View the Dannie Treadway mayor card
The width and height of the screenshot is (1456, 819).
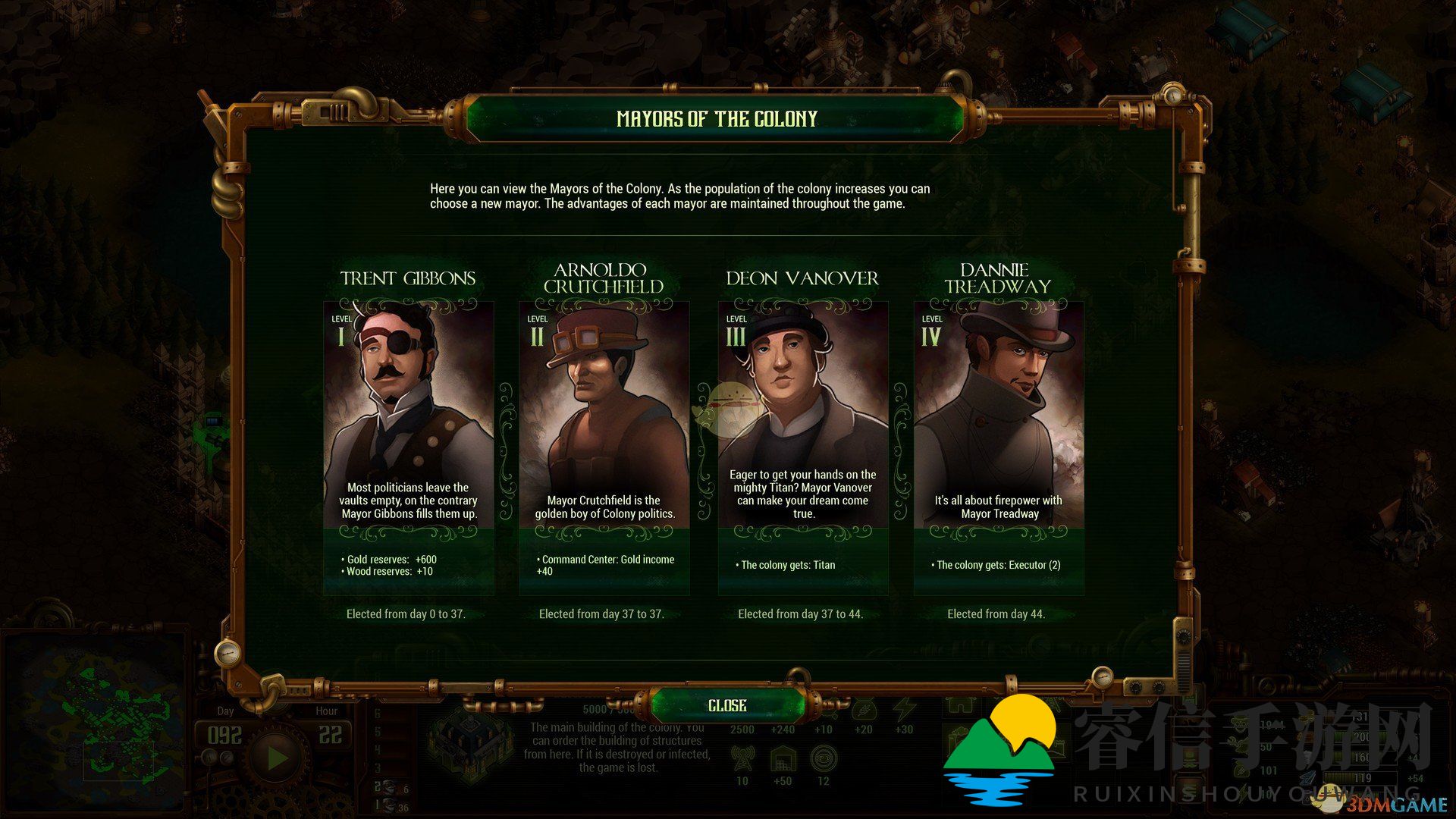point(998,447)
